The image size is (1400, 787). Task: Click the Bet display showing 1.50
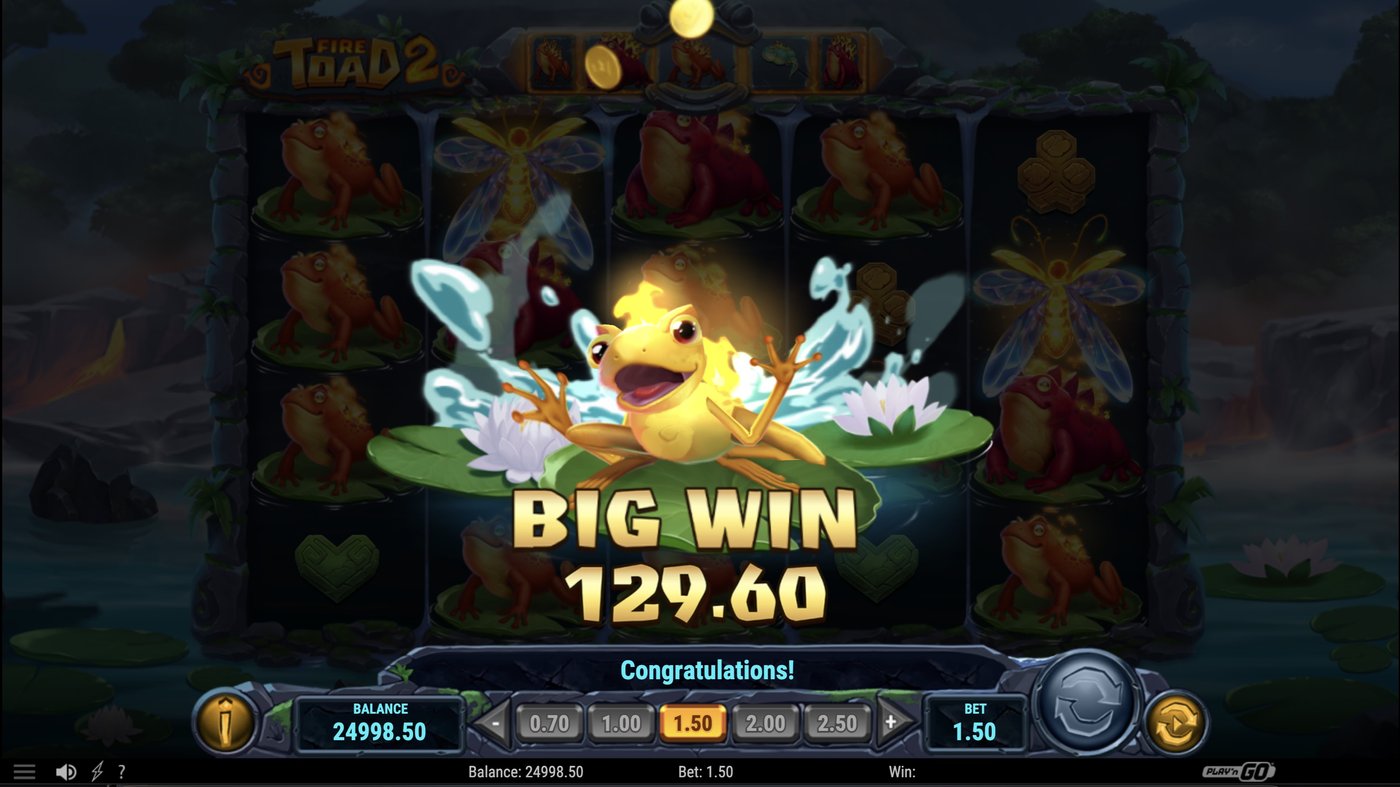coord(974,722)
